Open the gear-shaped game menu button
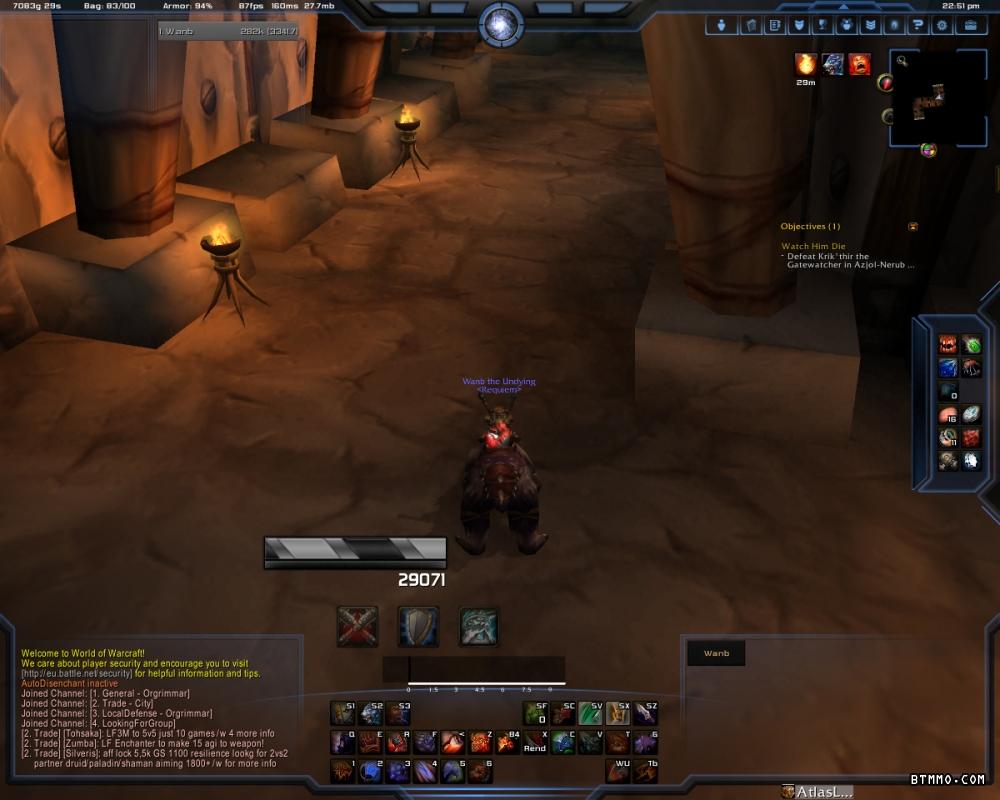1000x800 pixels. pyautogui.click(x=941, y=26)
